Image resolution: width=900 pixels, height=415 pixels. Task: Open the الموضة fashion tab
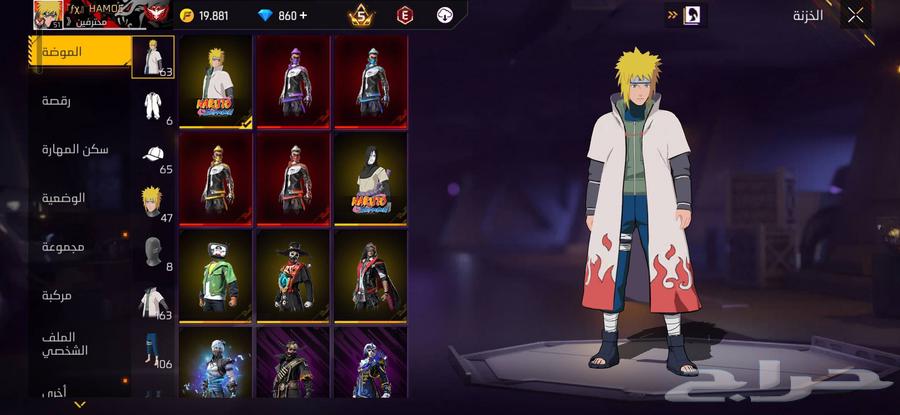click(x=62, y=51)
